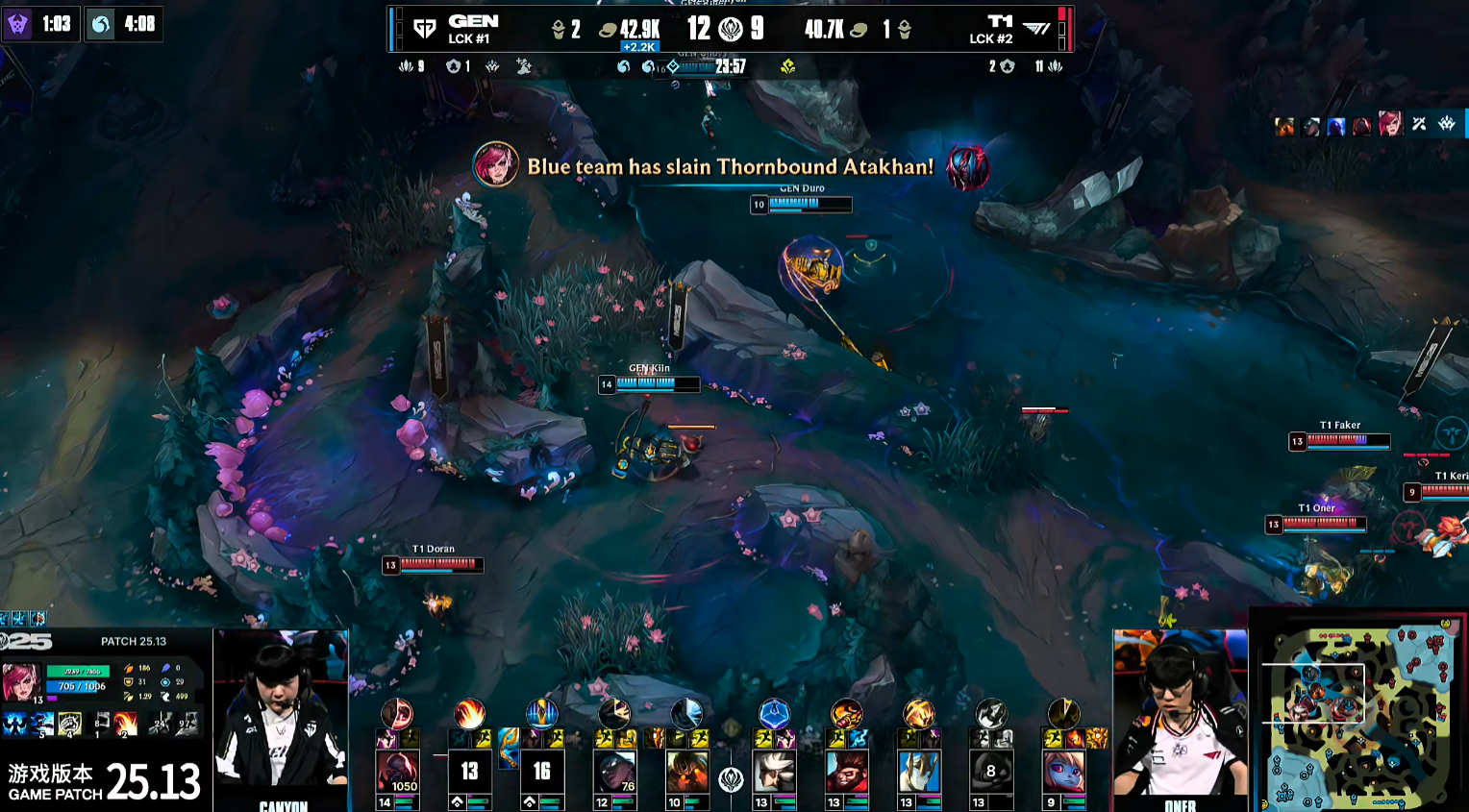This screenshot has width=1469, height=812.
Task: Select the Poppy portrait in the bottom scoreboard
Action: pos(1062,773)
